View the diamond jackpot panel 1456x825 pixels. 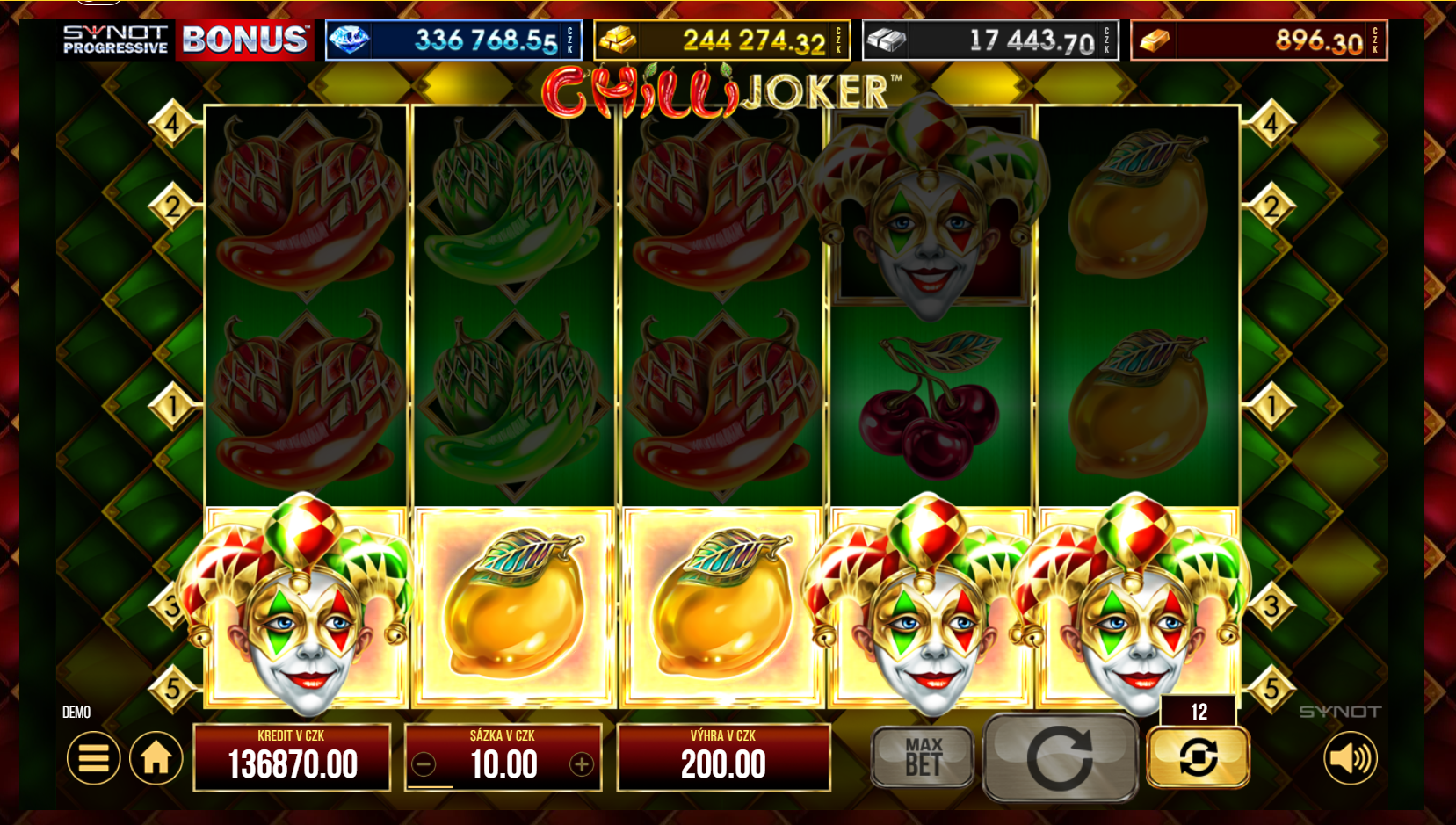453,40
